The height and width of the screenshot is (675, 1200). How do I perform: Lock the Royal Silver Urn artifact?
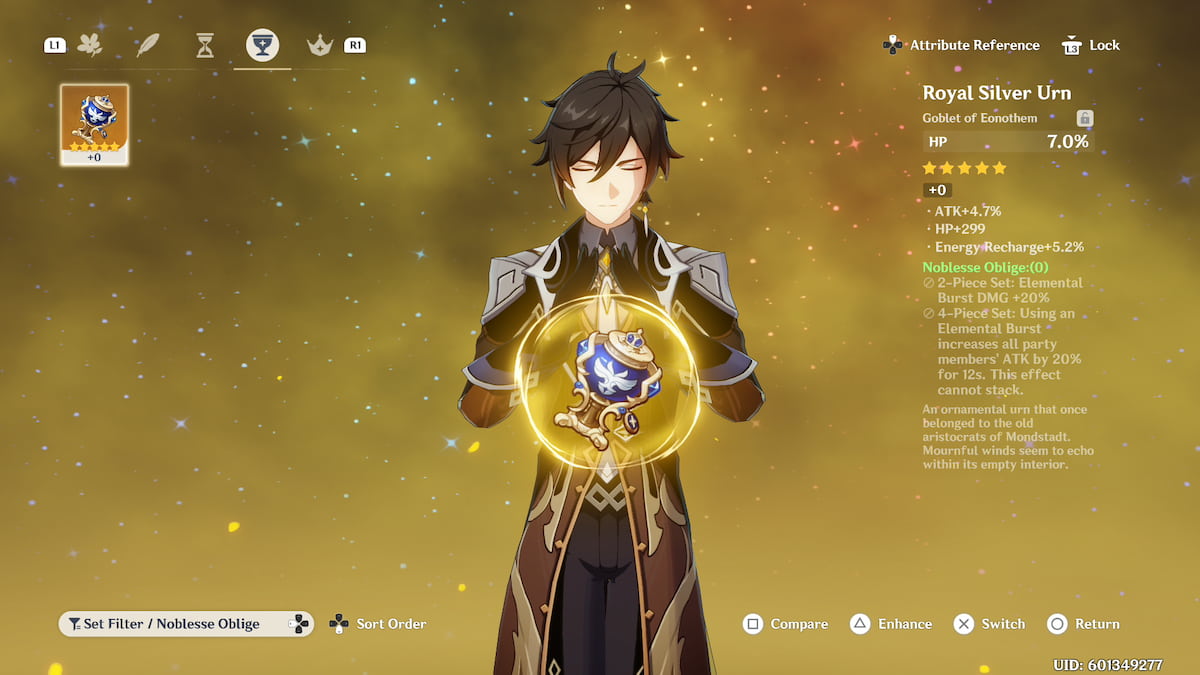click(x=1091, y=45)
